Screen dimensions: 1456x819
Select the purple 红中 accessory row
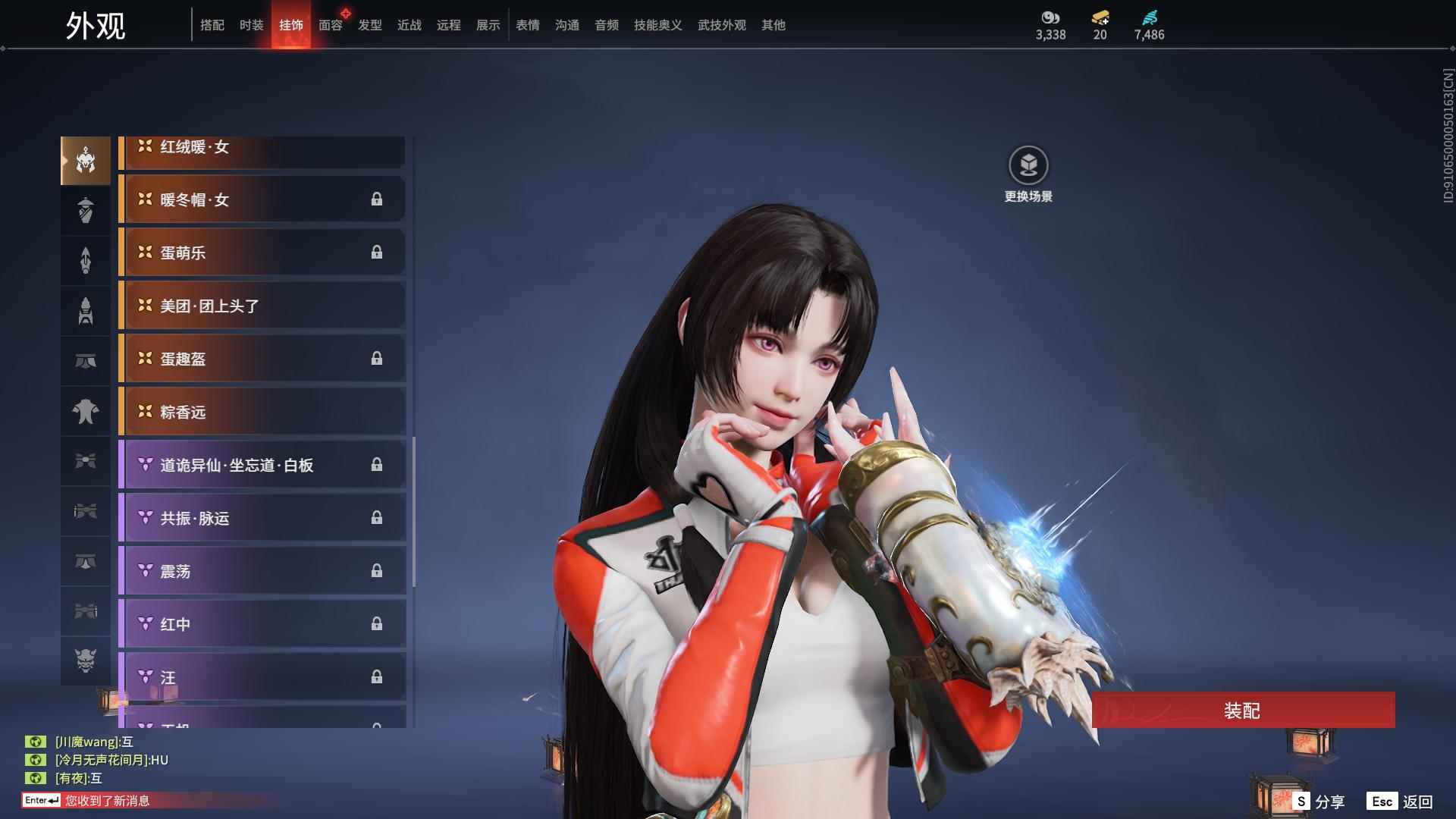click(x=262, y=624)
